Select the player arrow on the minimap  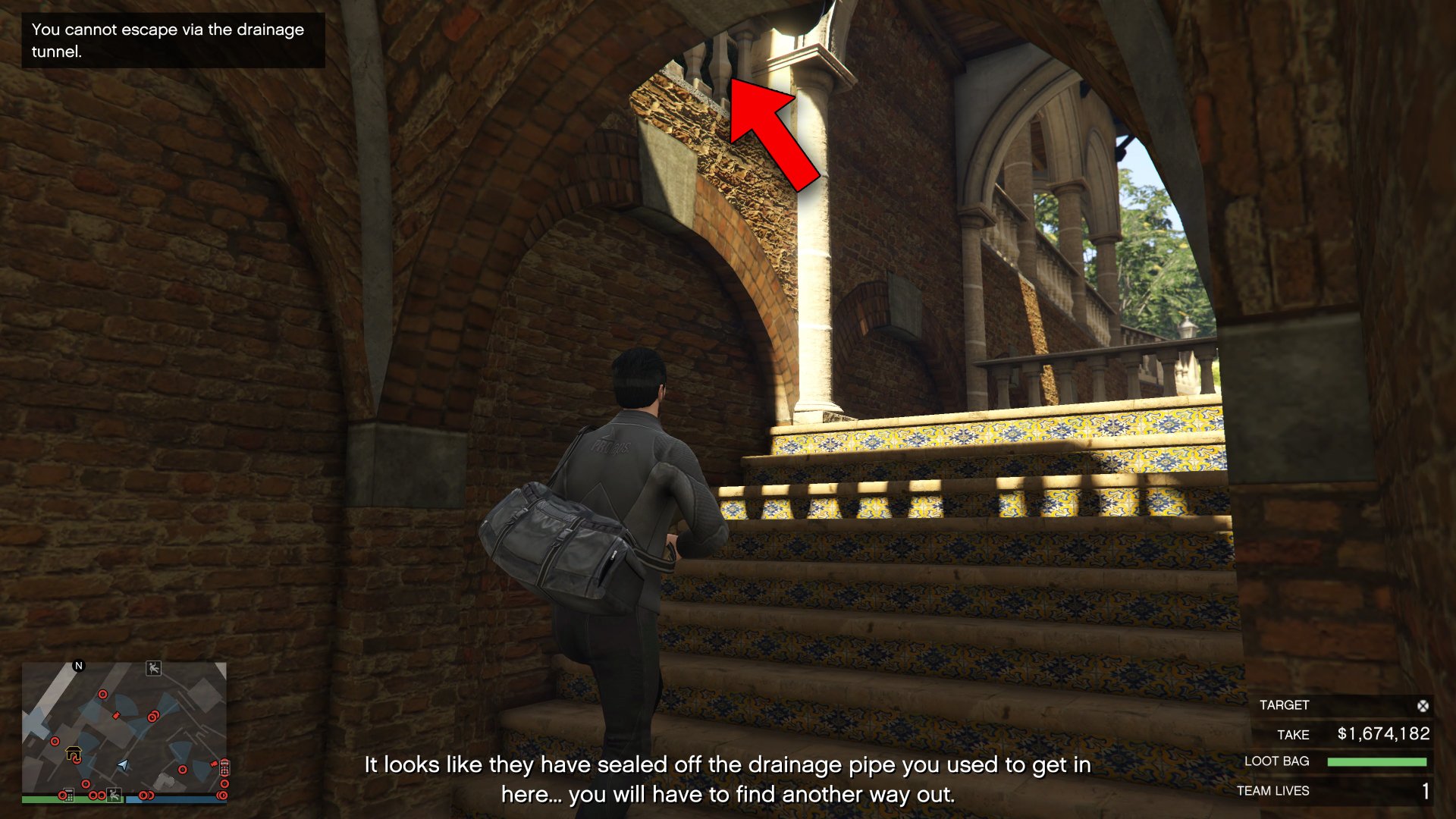[123, 765]
